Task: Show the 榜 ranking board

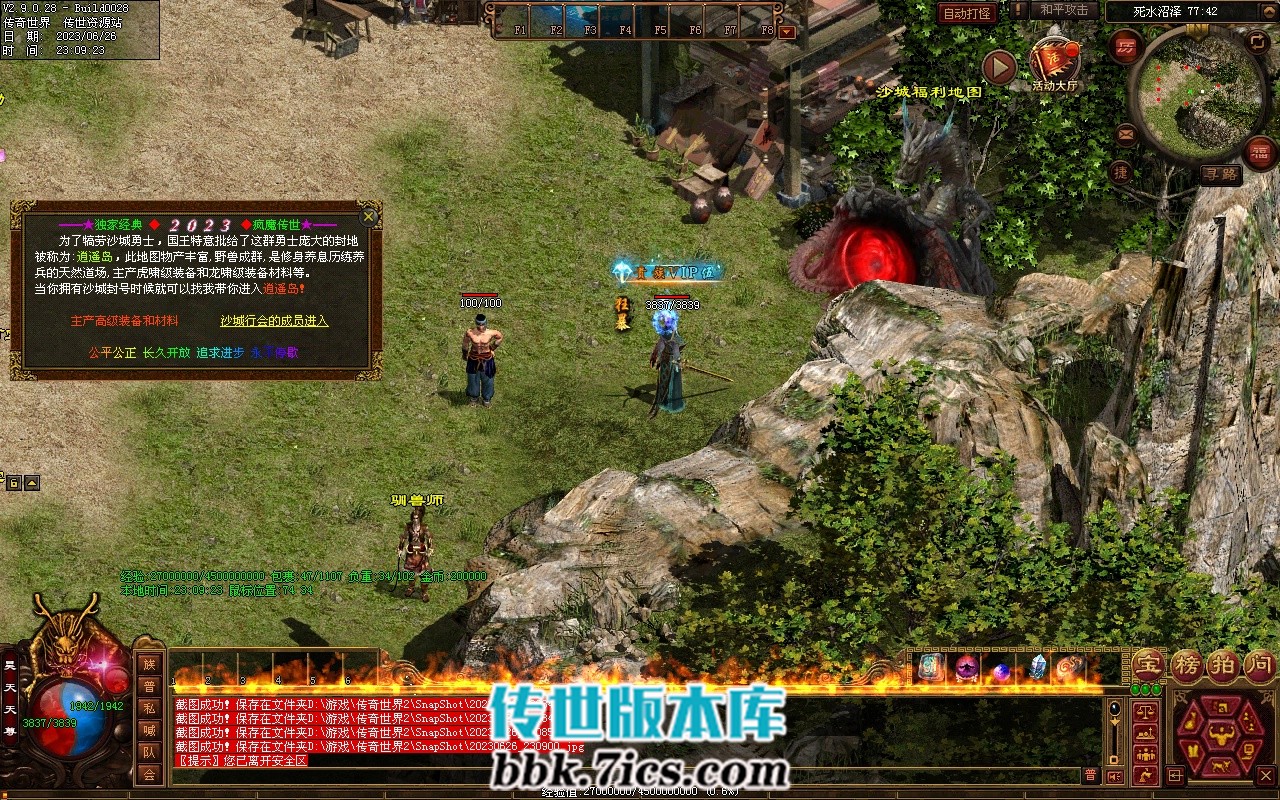Action: [x=1187, y=665]
